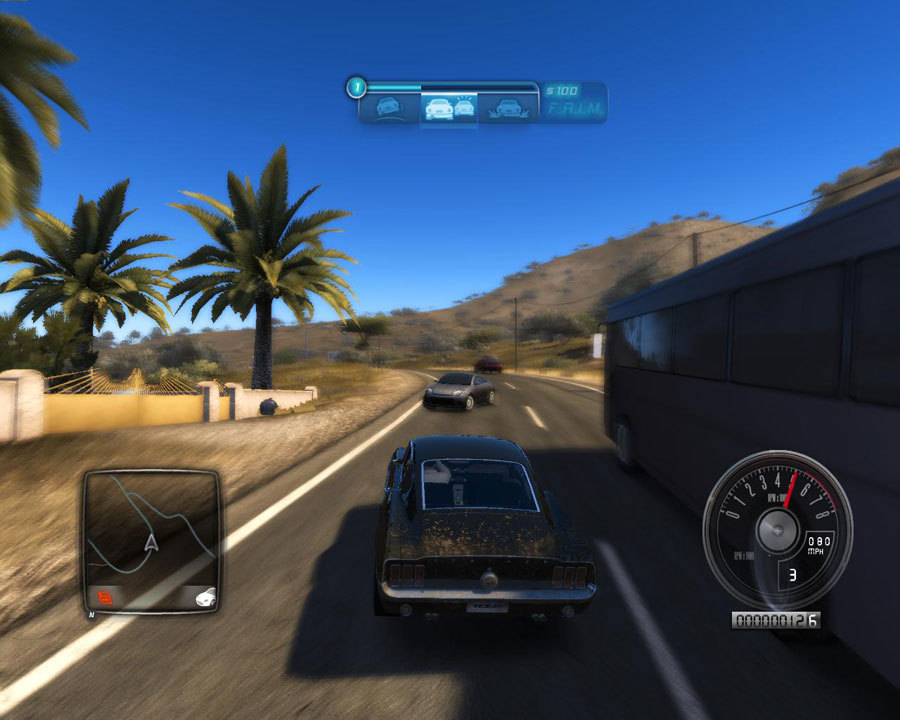
Task: Open the GPS minimap
Action: (151, 541)
